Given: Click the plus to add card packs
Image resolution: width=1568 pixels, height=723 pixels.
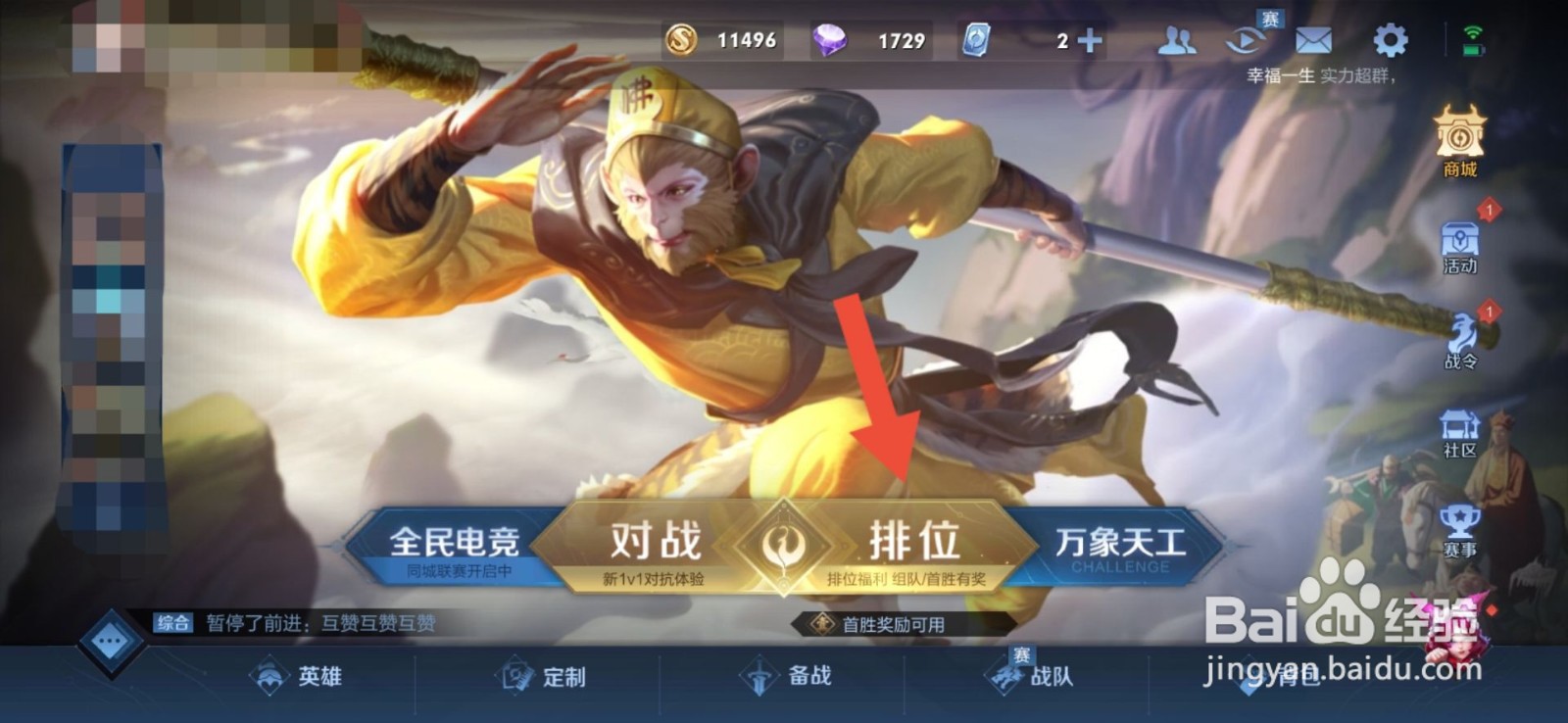Looking at the screenshot, I should coord(1091,42).
